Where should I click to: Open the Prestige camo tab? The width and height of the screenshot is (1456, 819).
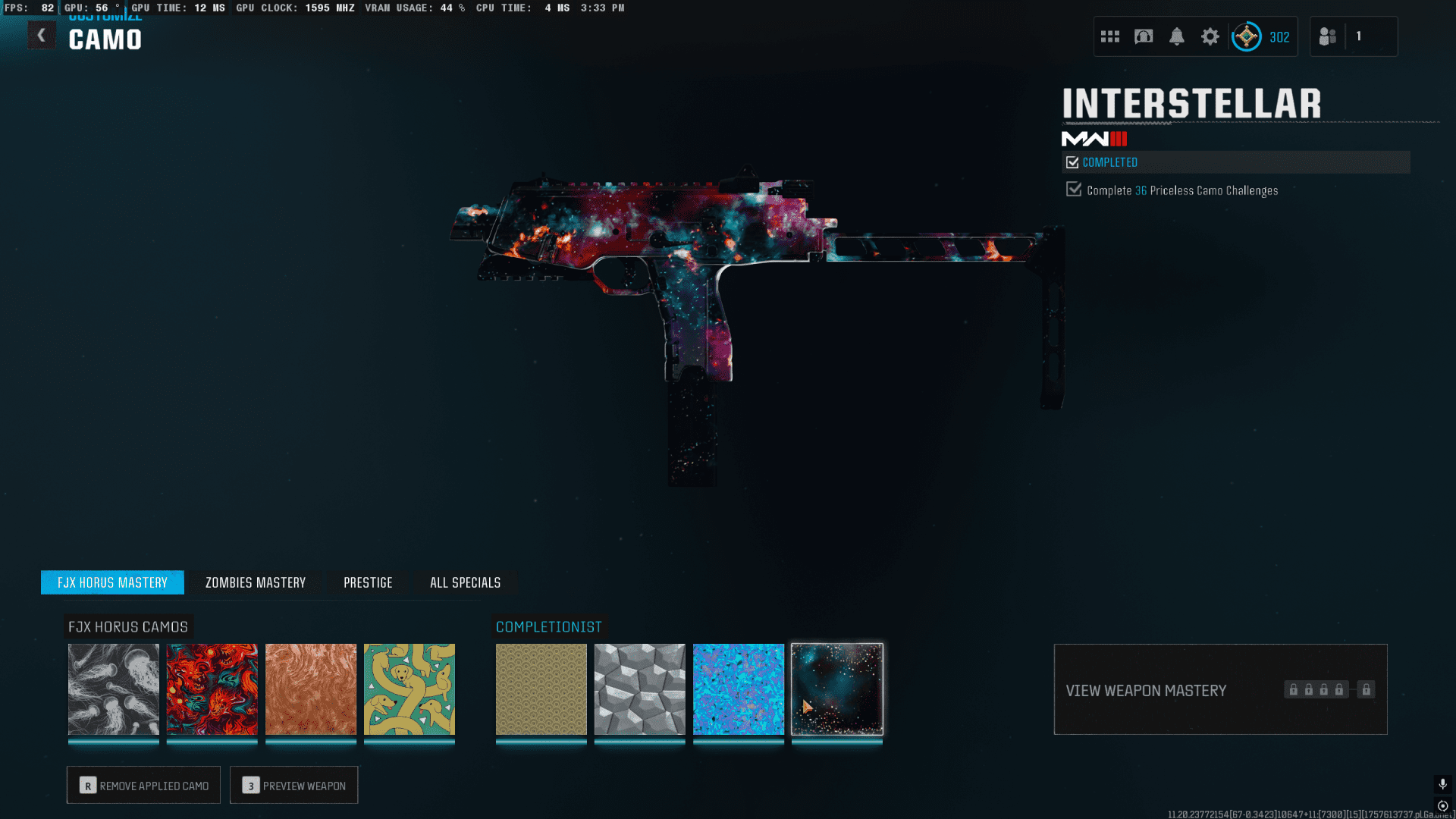coord(368,582)
